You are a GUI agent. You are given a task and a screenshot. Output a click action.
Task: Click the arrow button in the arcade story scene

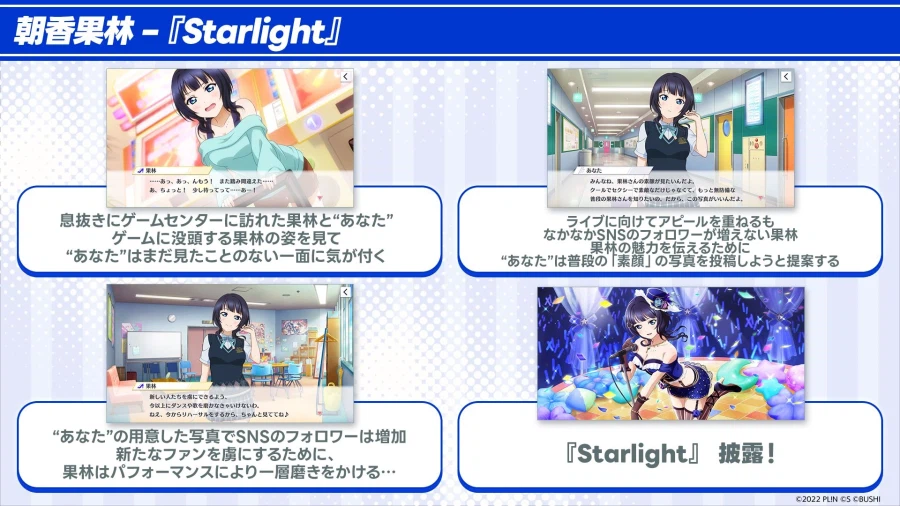[x=344, y=76]
